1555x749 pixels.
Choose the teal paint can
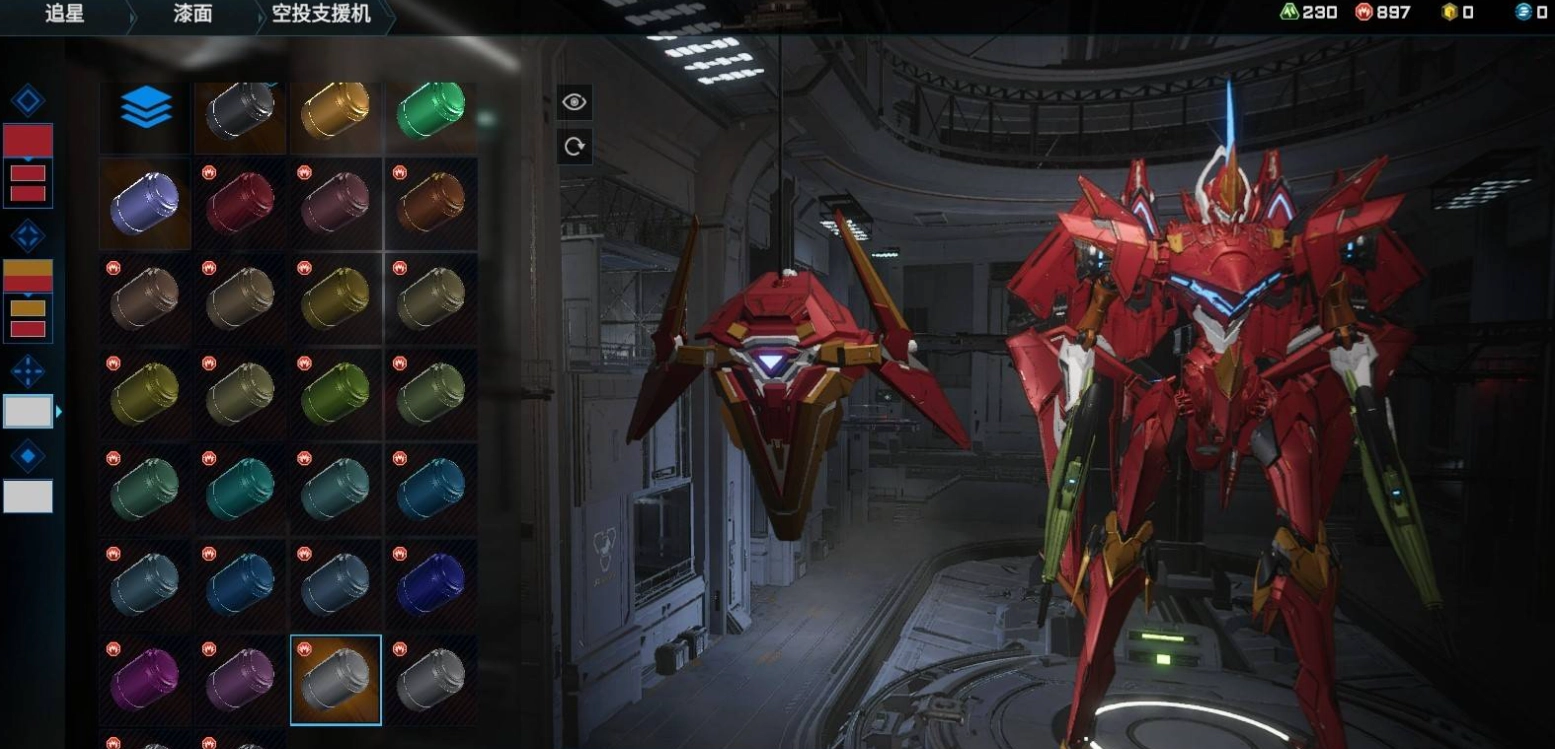tap(240, 489)
